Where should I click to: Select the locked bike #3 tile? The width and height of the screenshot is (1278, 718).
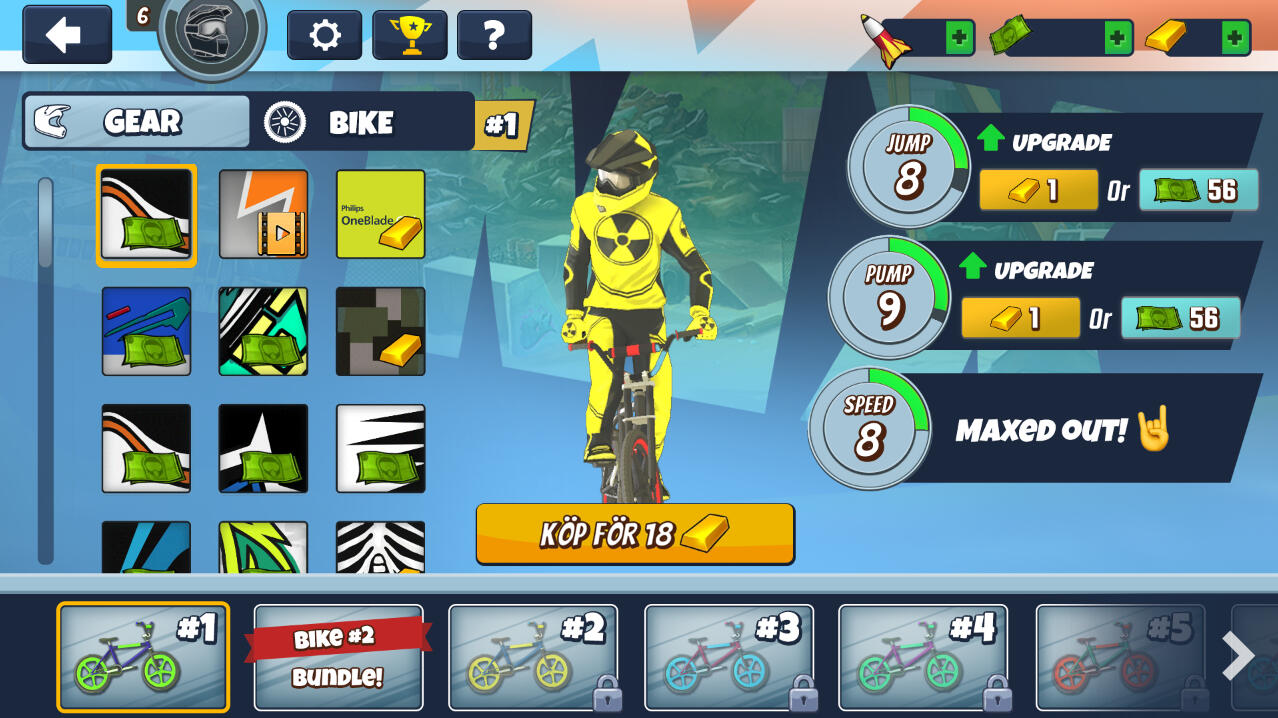(728, 657)
